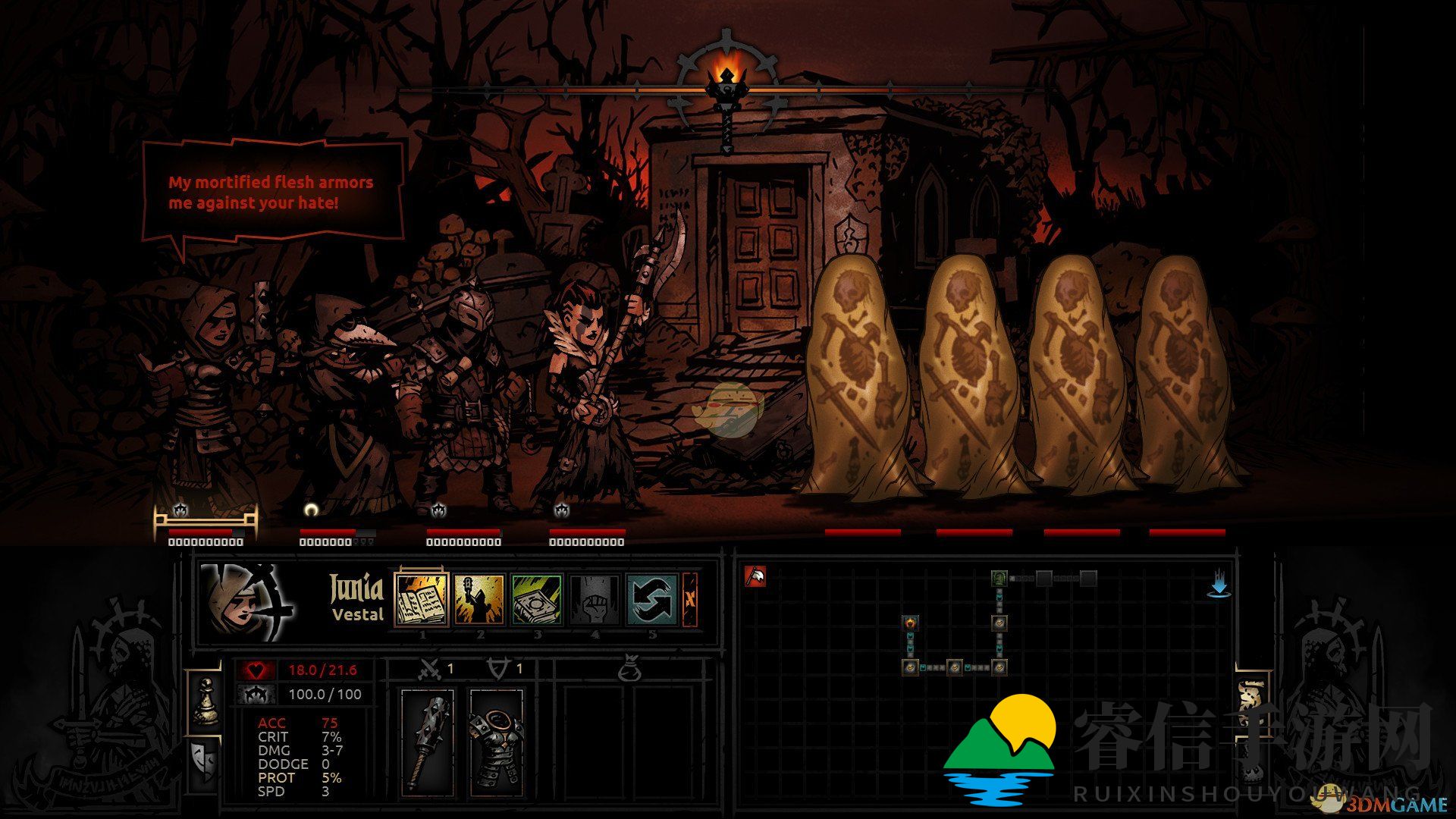
Task: Select the torch-marked room on map
Action: 910,623
